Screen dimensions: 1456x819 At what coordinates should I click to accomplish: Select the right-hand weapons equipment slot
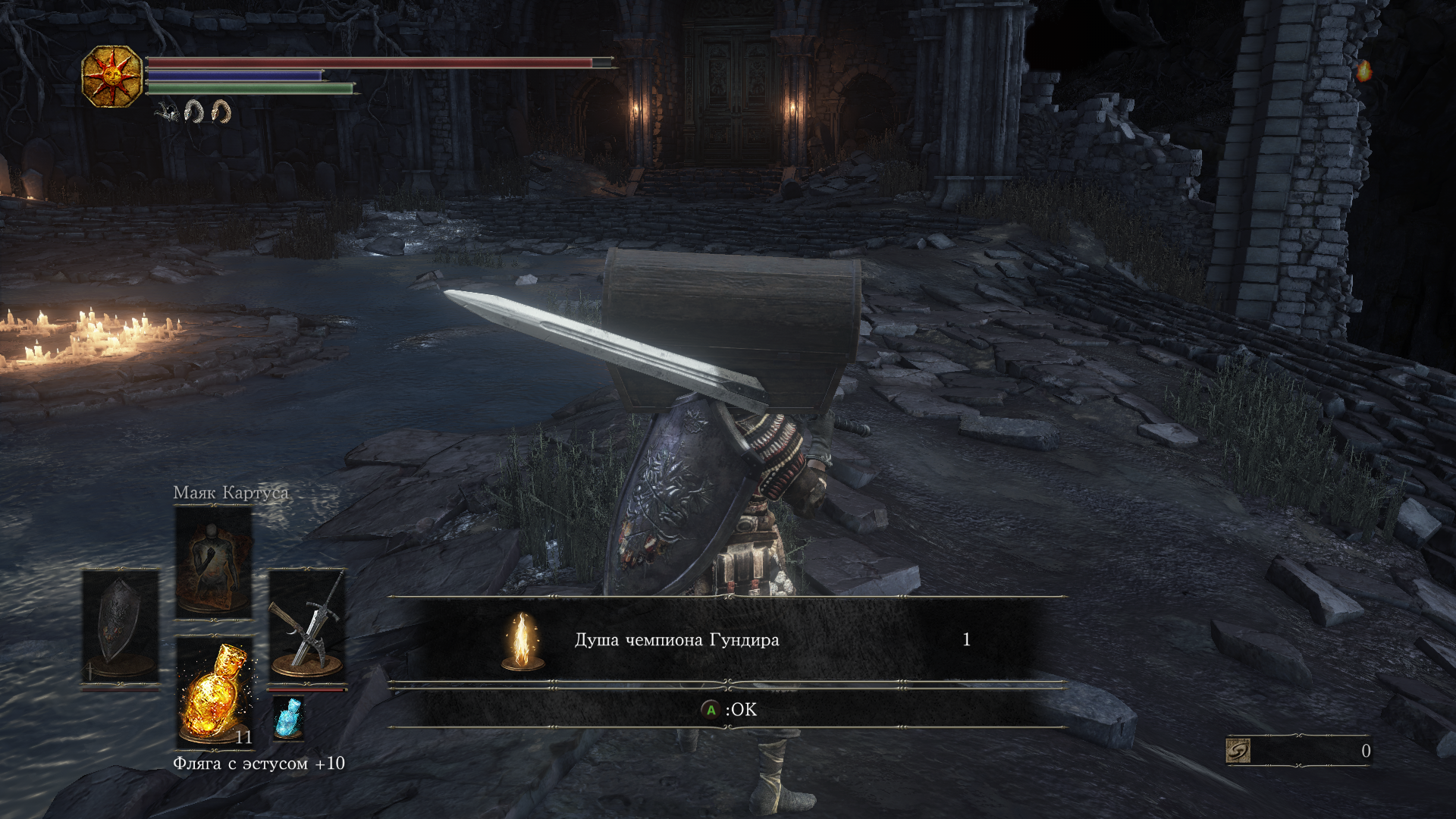point(307,626)
